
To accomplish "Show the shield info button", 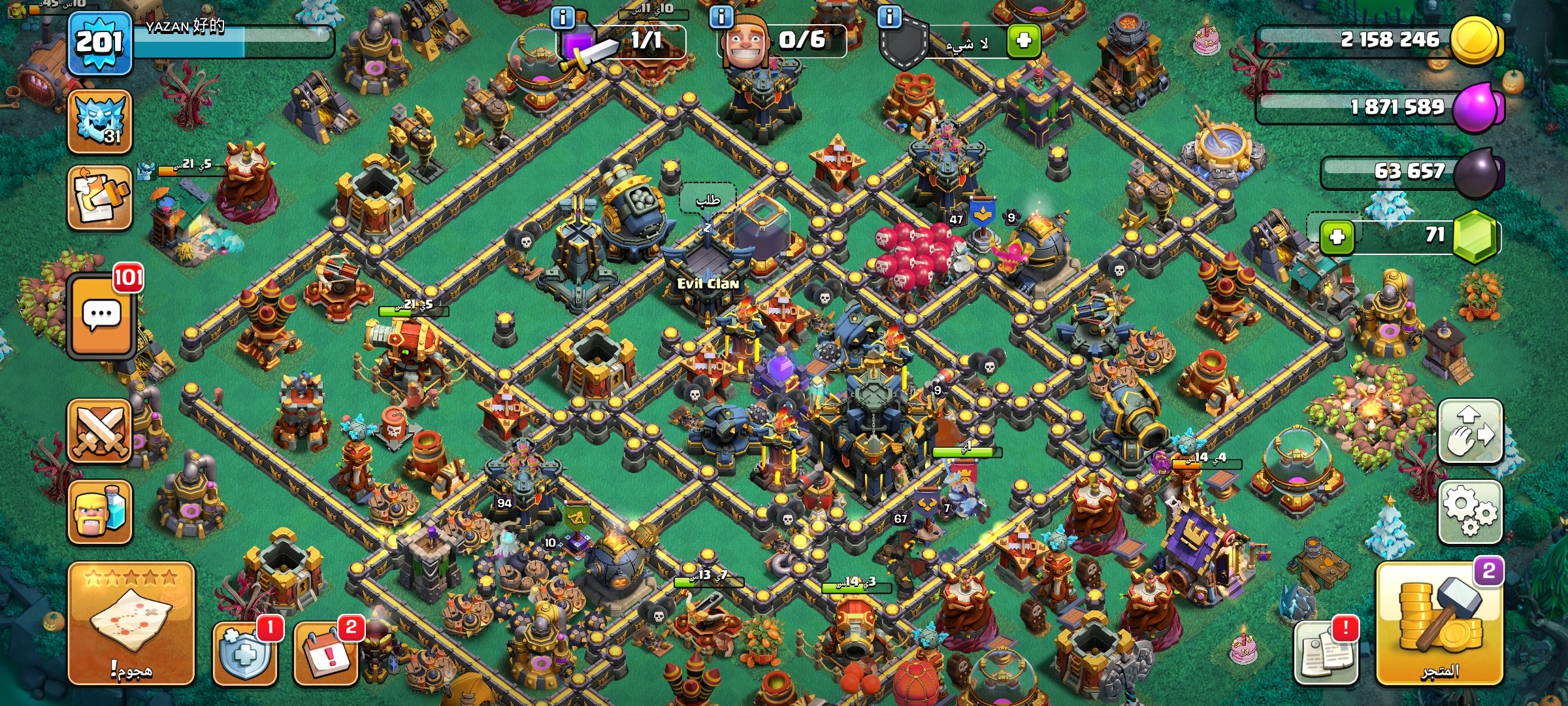I will 889,17.
